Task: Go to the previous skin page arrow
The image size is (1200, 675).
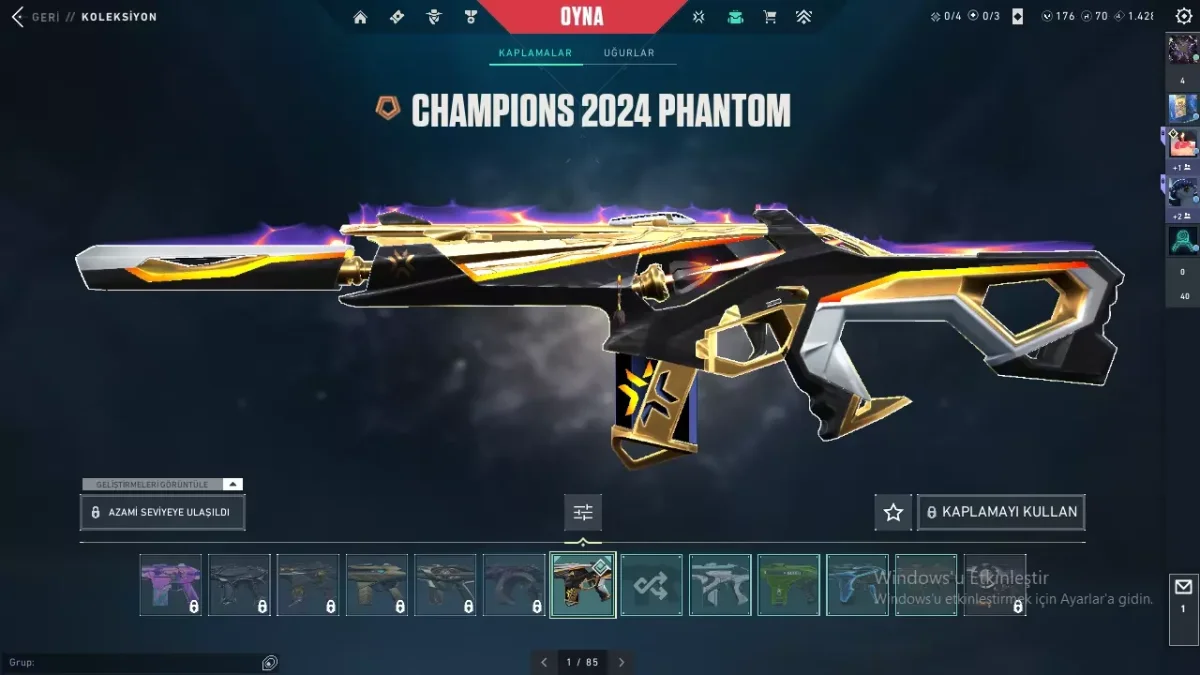Action: 544,662
